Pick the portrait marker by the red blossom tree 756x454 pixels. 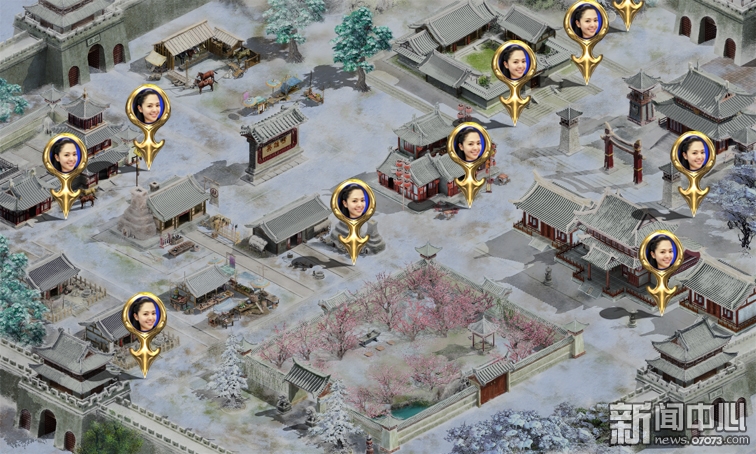pyautogui.click(x=469, y=147)
